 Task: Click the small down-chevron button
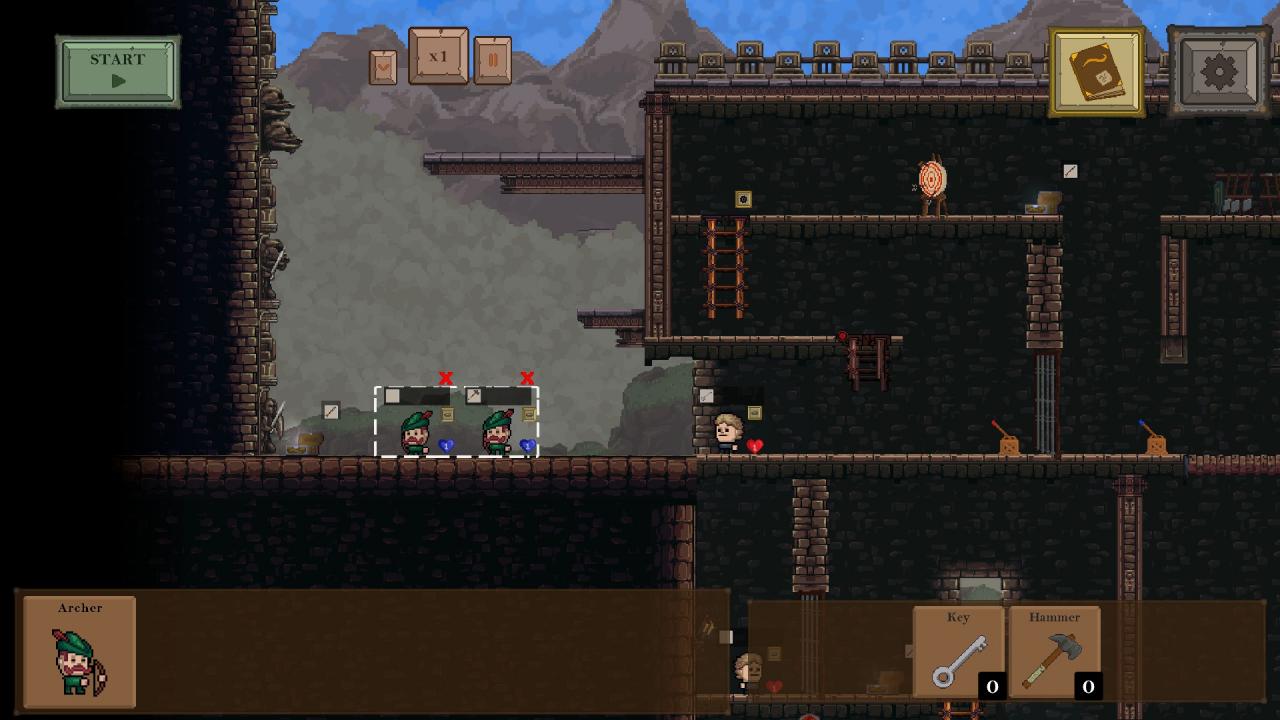[x=383, y=67]
